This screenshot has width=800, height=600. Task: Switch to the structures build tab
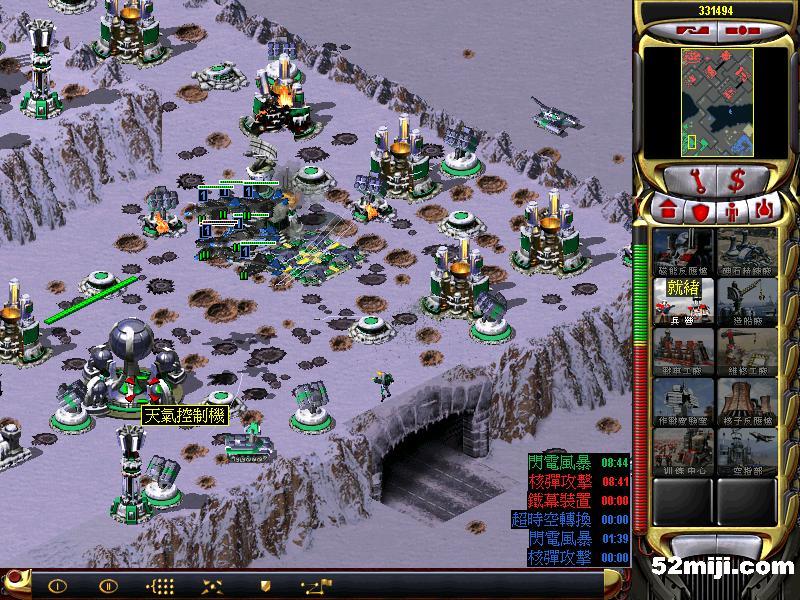coord(666,211)
